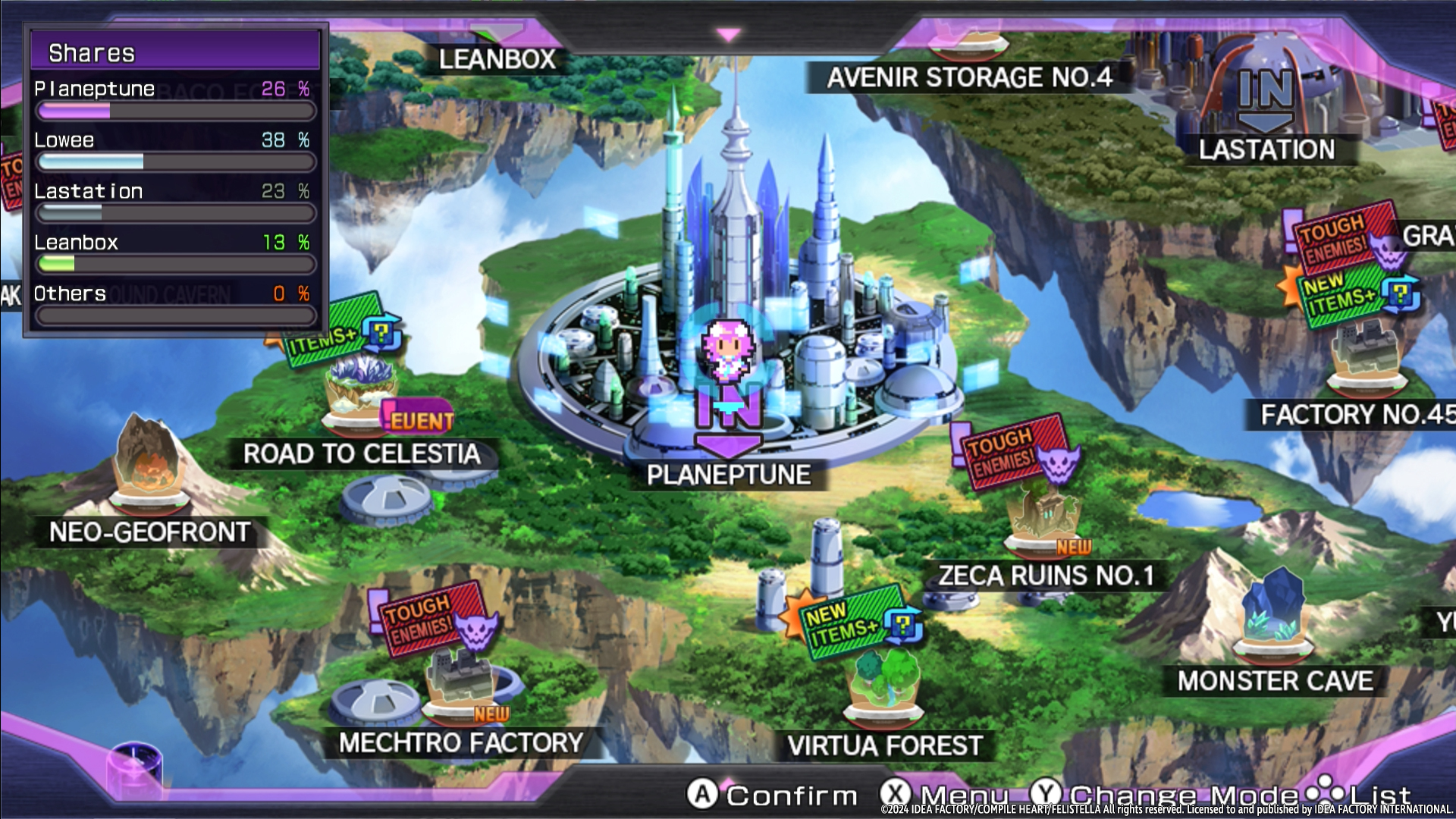Select the Leanbox destination label
Screen dimensions: 1456x819
tap(497, 59)
